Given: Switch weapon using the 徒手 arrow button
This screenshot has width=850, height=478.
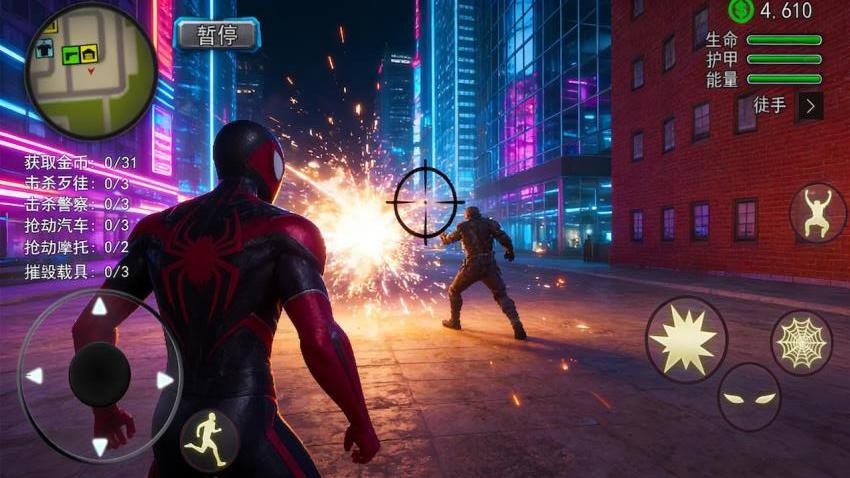Looking at the screenshot, I should point(810,105).
